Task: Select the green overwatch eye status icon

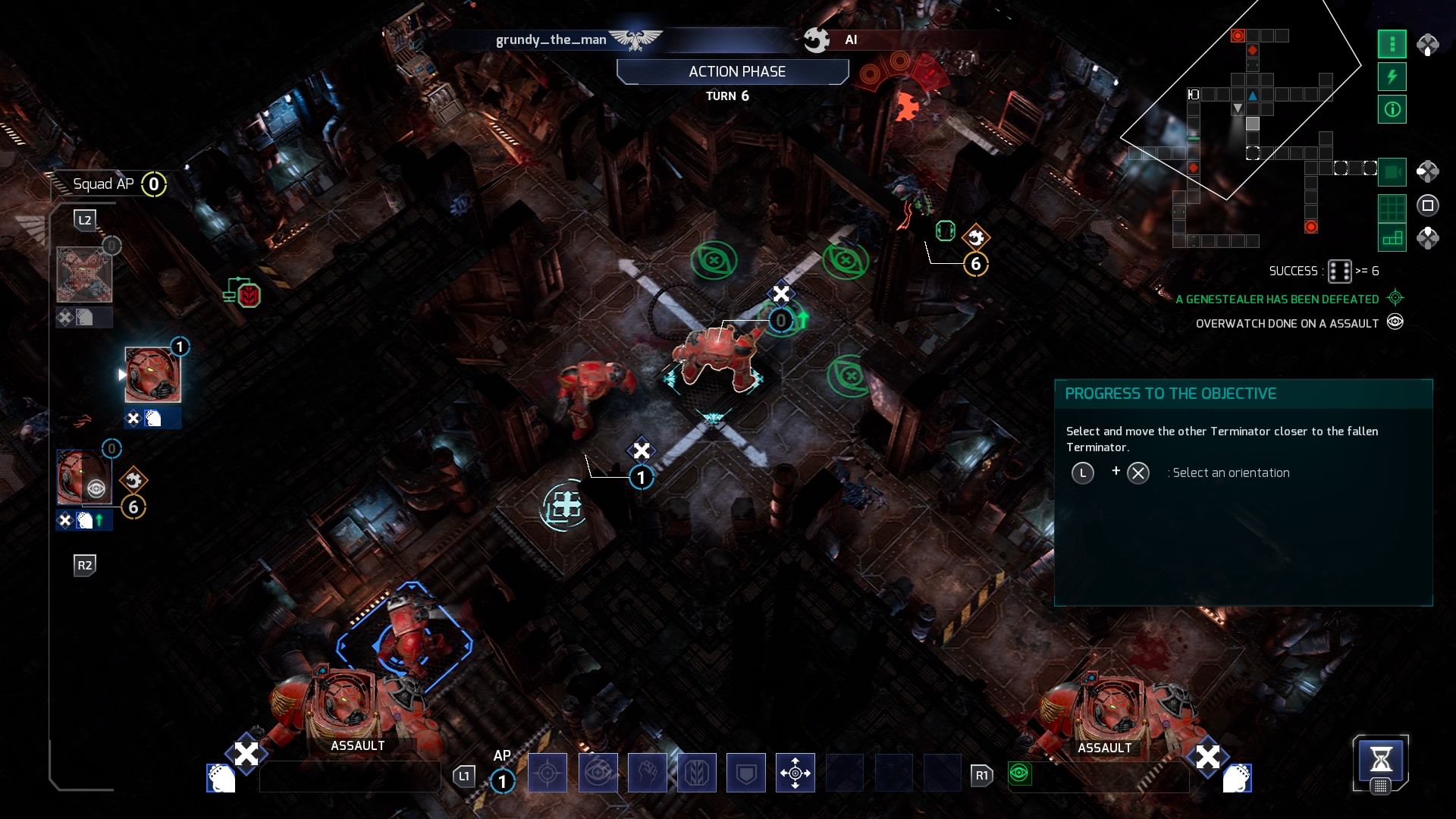Action: (1019, 773)
